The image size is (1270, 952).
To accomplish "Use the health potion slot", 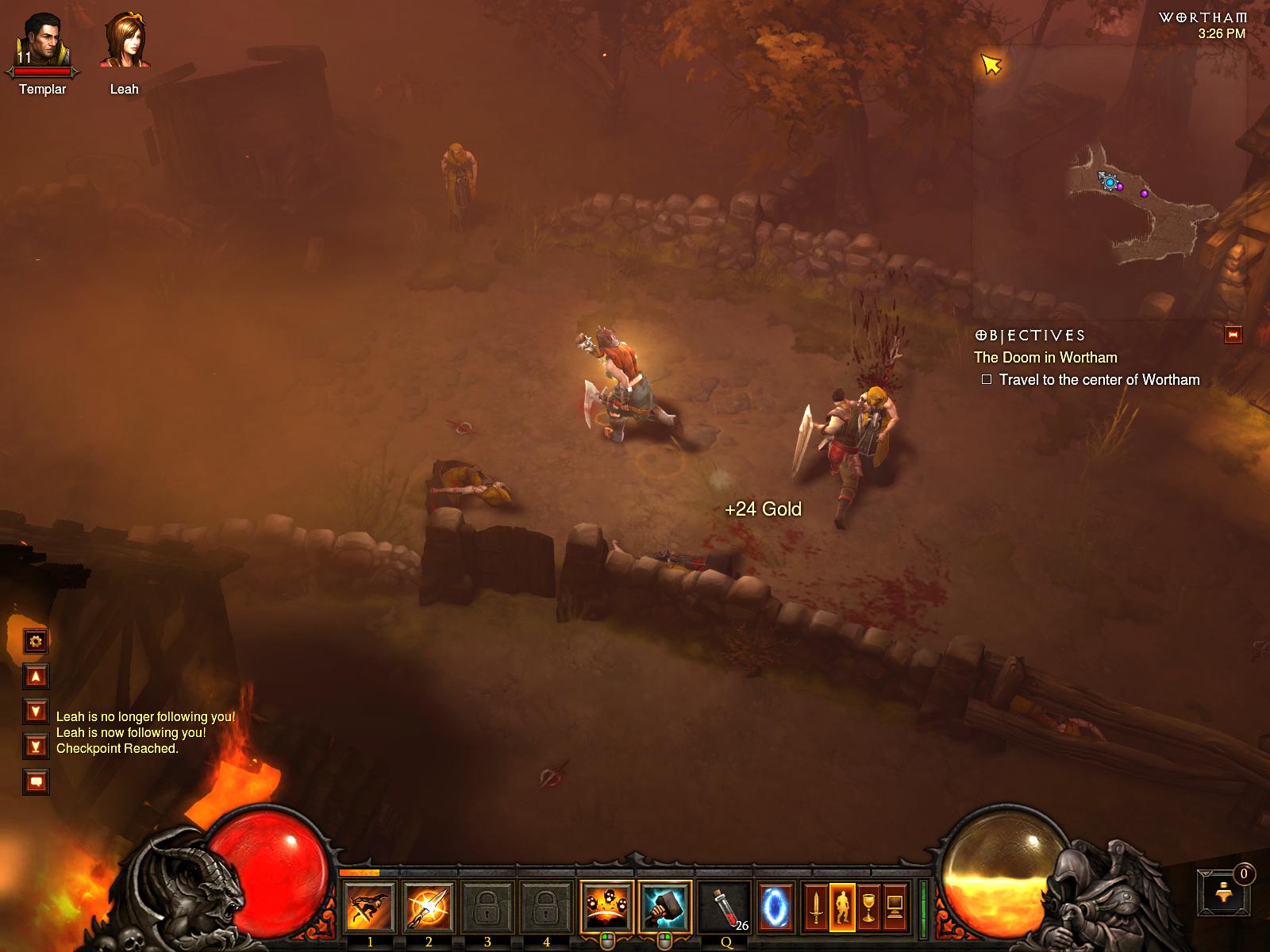I will pyautogui.click(x=725, y=908).
